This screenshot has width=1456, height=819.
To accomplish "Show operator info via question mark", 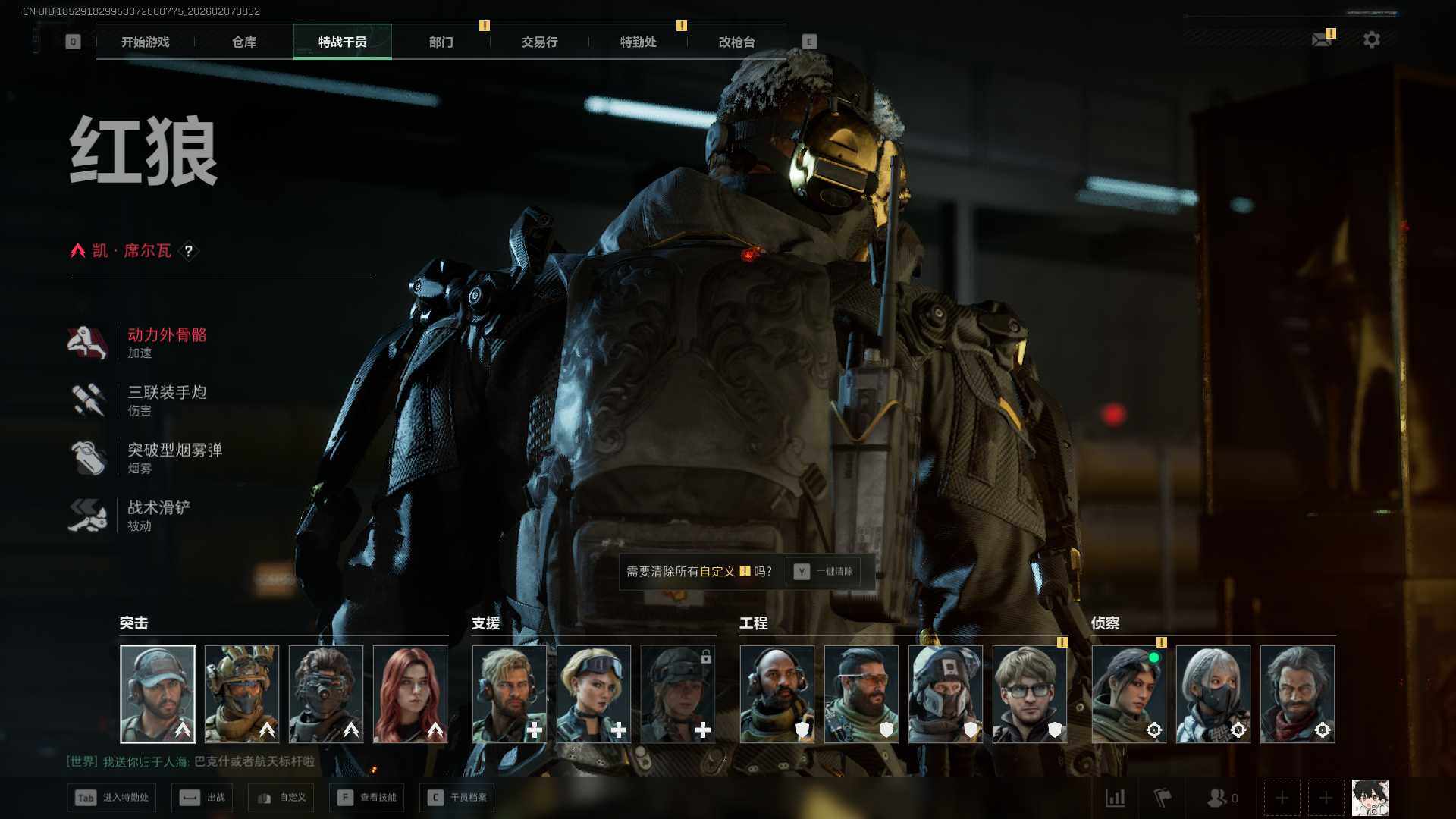I will point(189,251).
